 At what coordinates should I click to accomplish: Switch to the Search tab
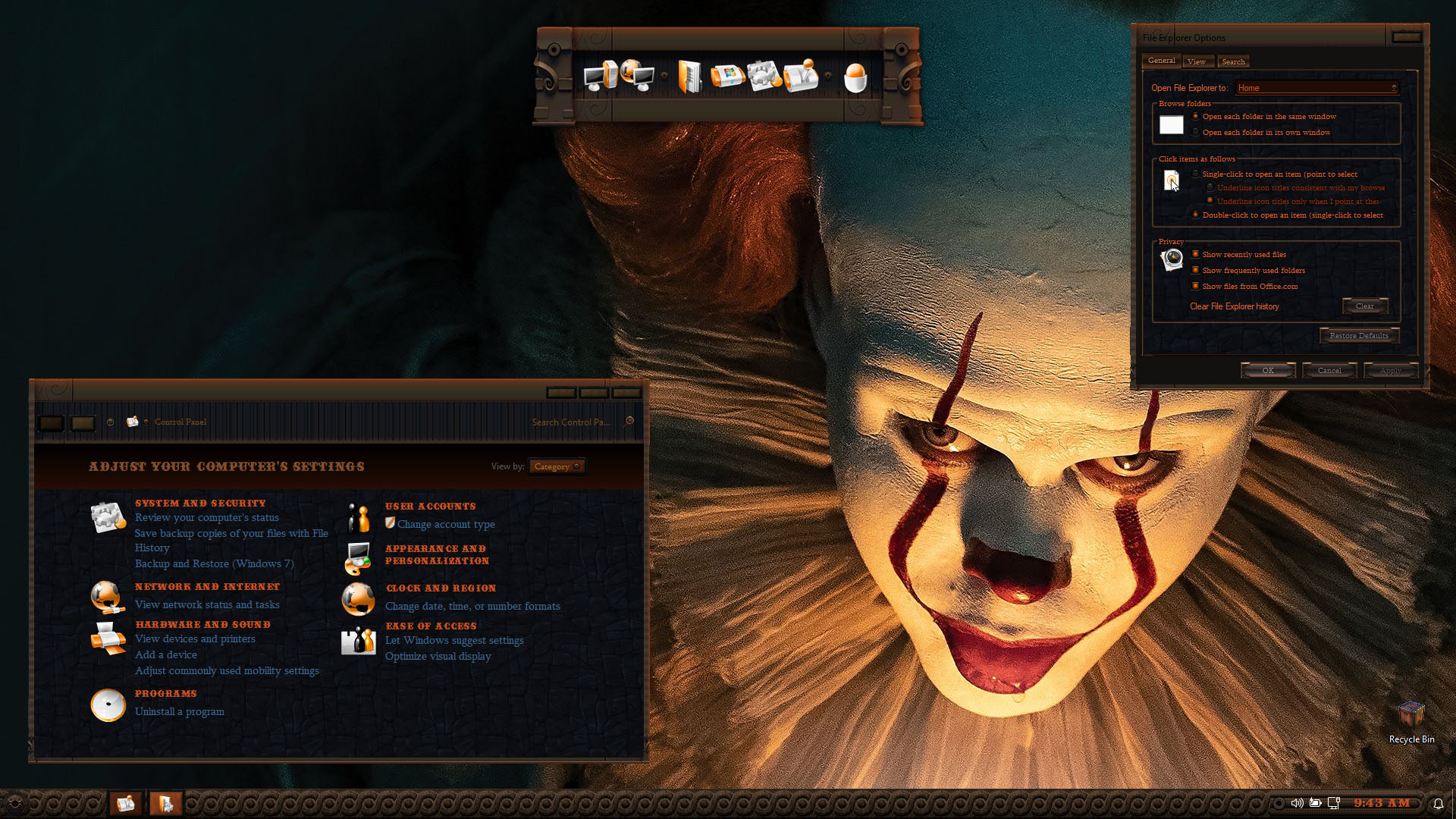pos(1233,62)
